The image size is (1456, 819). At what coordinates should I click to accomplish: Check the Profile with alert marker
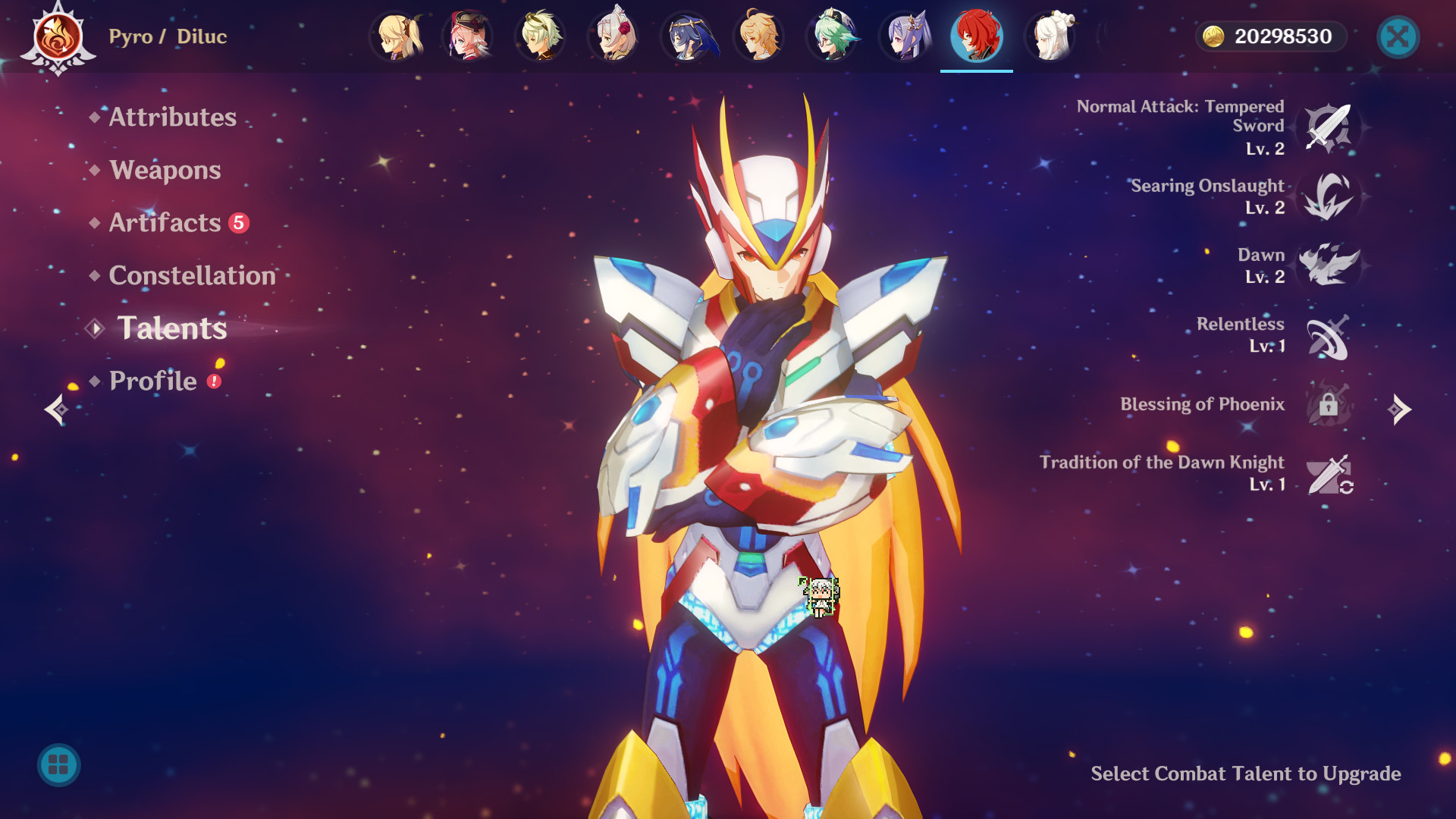coord(152,381)
